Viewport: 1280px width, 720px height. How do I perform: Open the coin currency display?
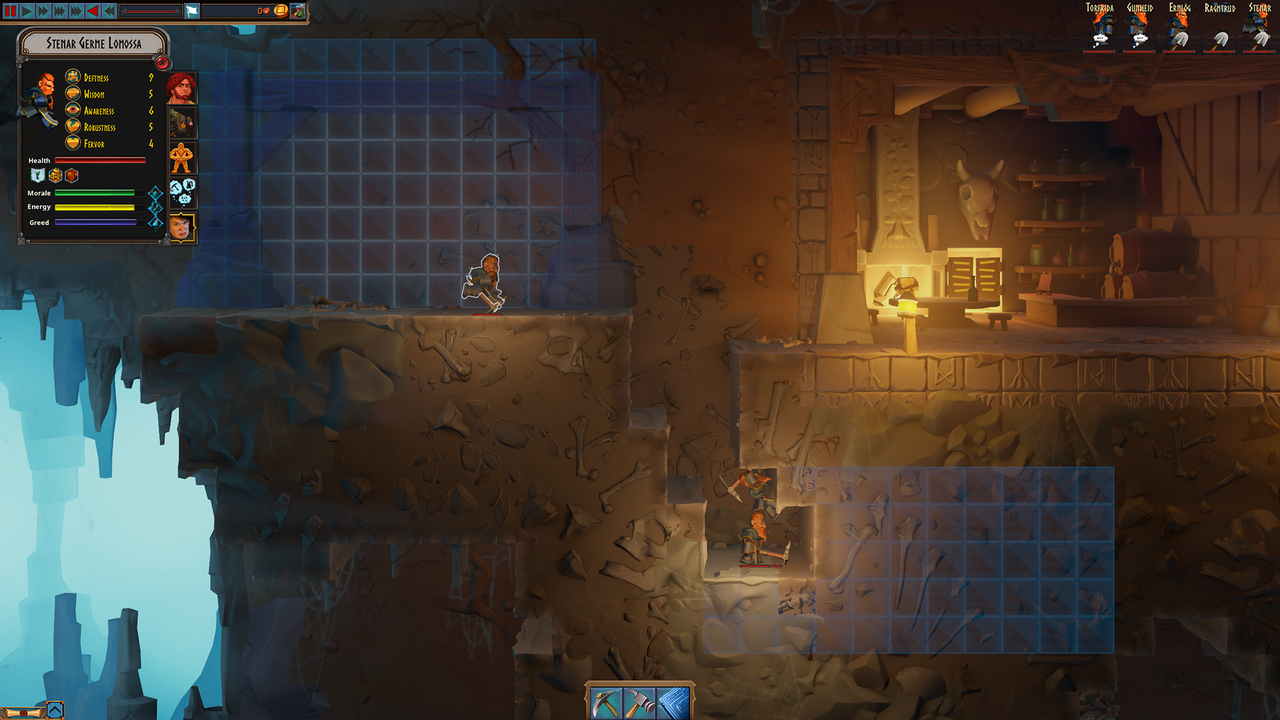pyautogui.click(x=281, y=11)
